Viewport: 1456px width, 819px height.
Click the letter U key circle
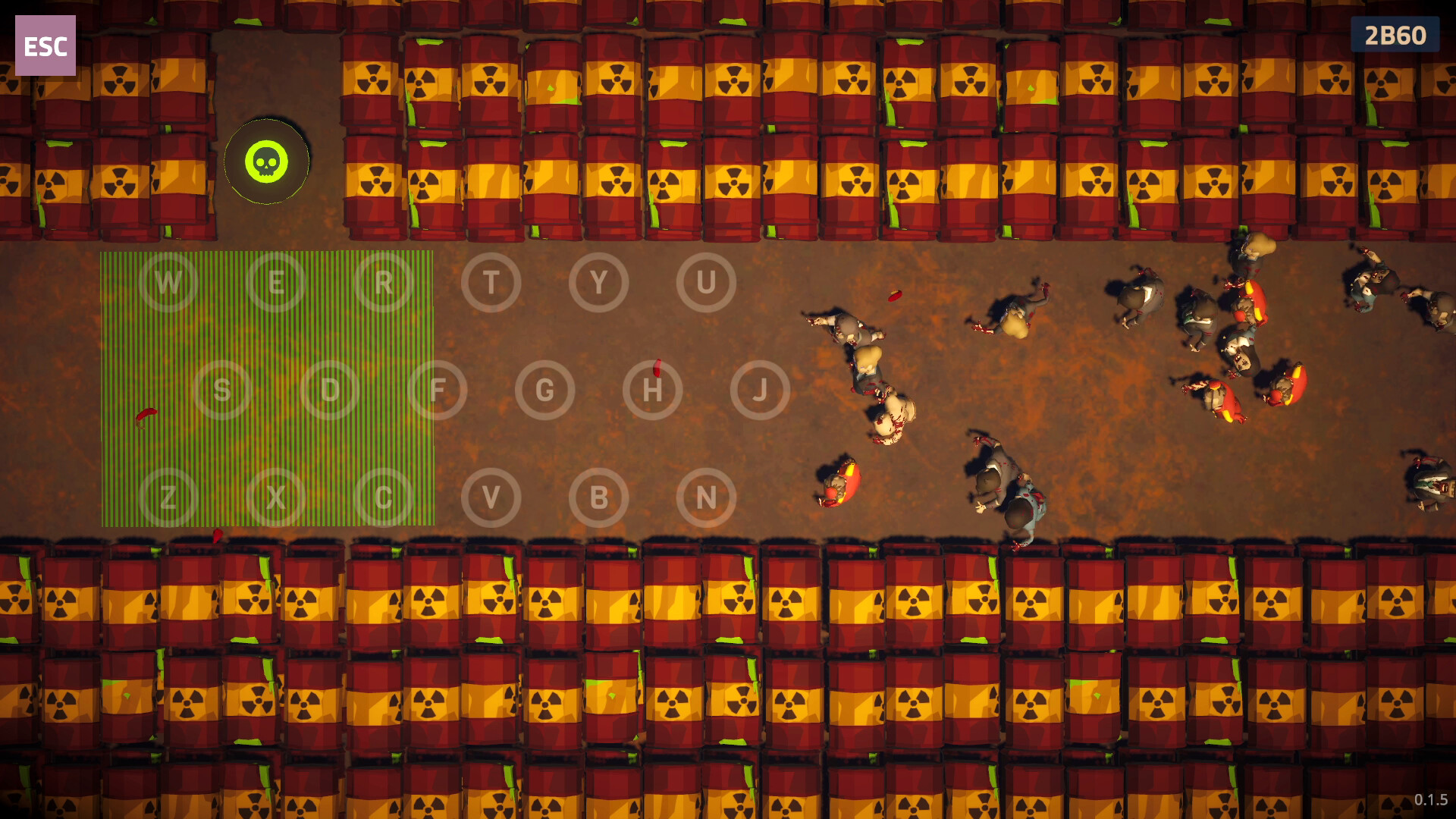[707, 281]
